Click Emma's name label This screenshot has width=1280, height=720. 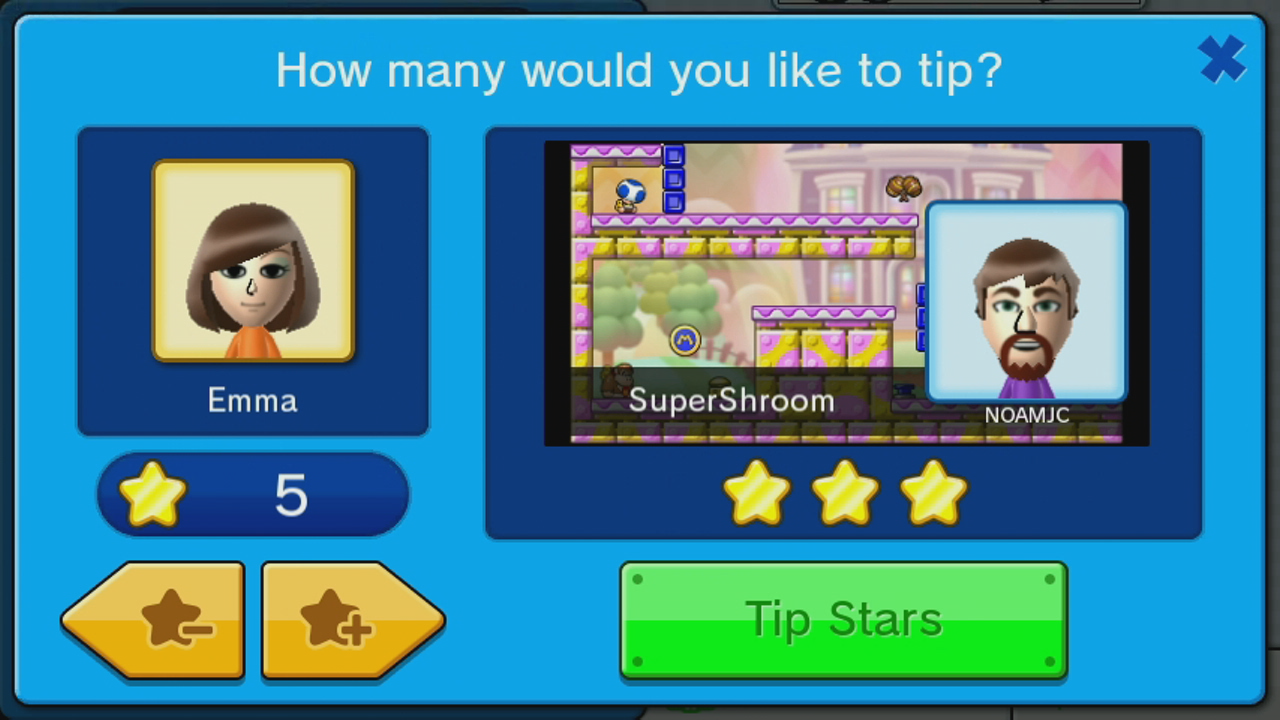[252, 400]
